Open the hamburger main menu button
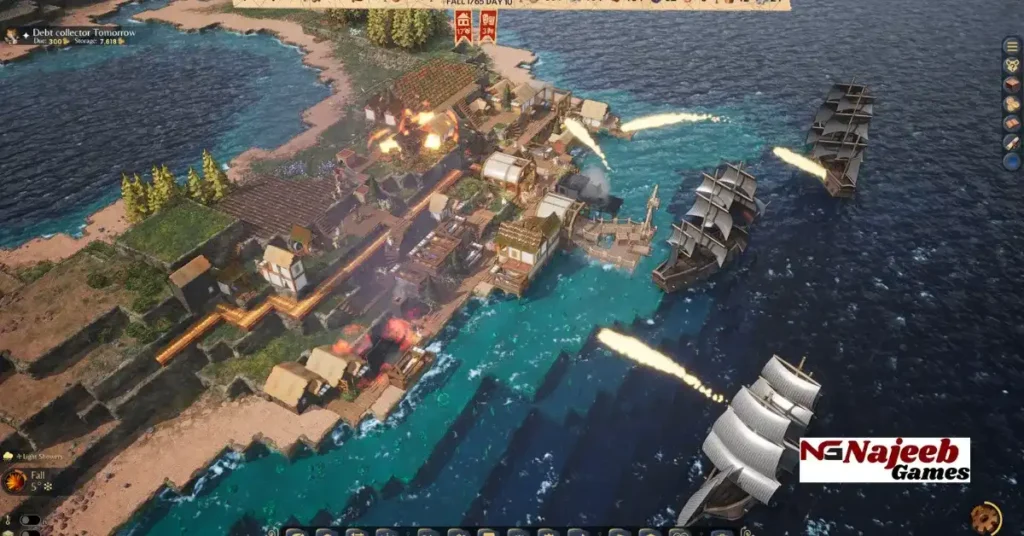The width and height of the screenshot is (1024, 536). [1012, 47]
